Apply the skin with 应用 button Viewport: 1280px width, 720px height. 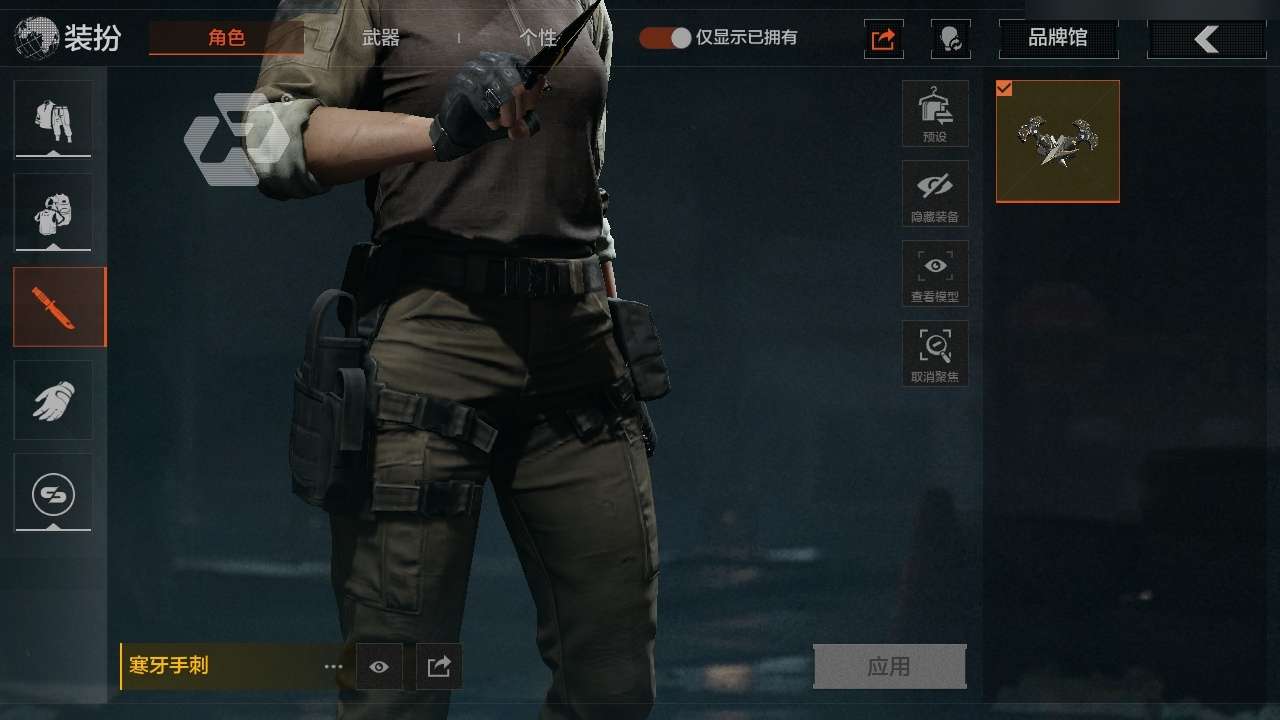(x=889, y=666)
